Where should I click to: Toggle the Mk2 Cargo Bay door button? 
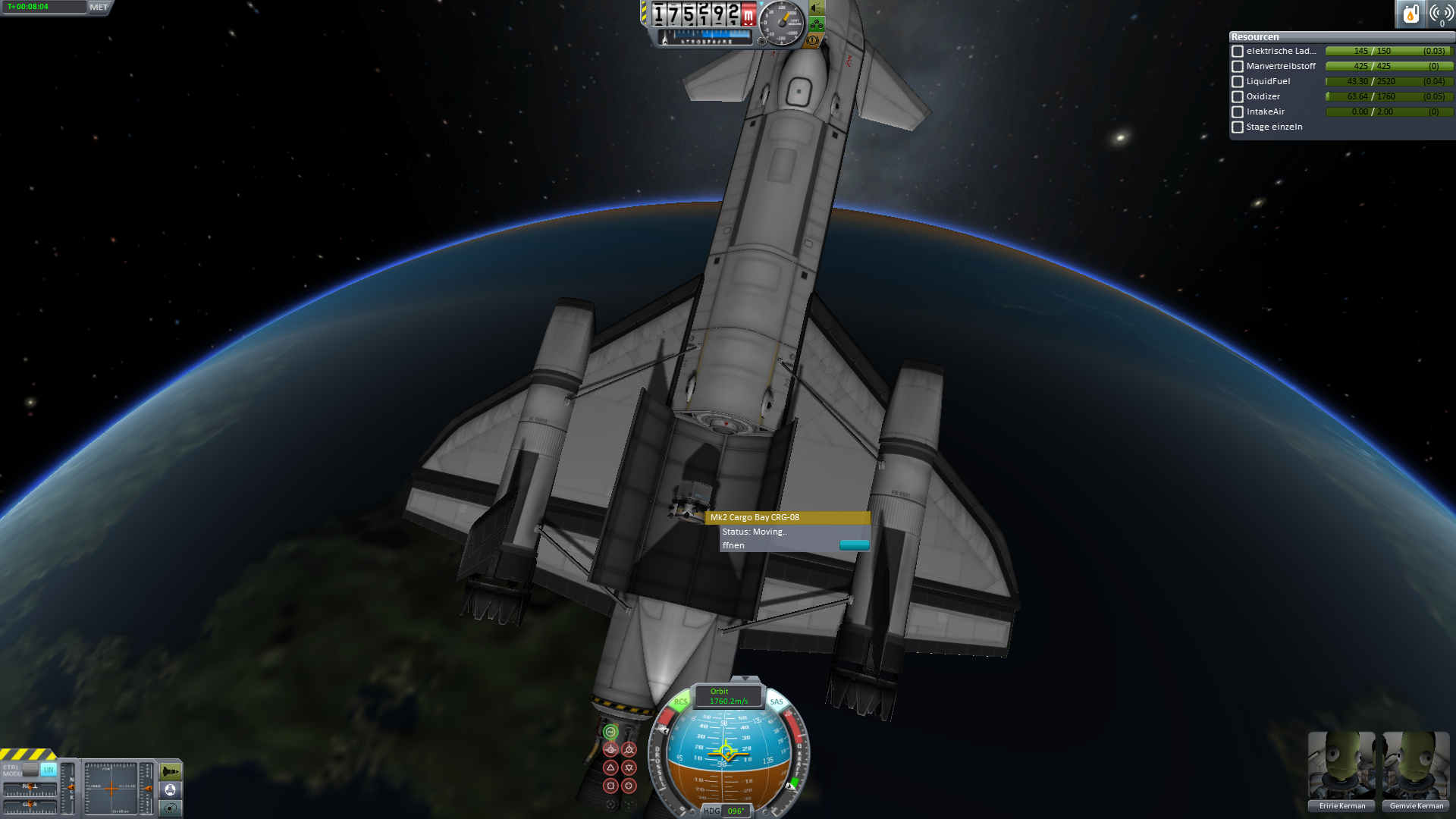tap(854, 545)
